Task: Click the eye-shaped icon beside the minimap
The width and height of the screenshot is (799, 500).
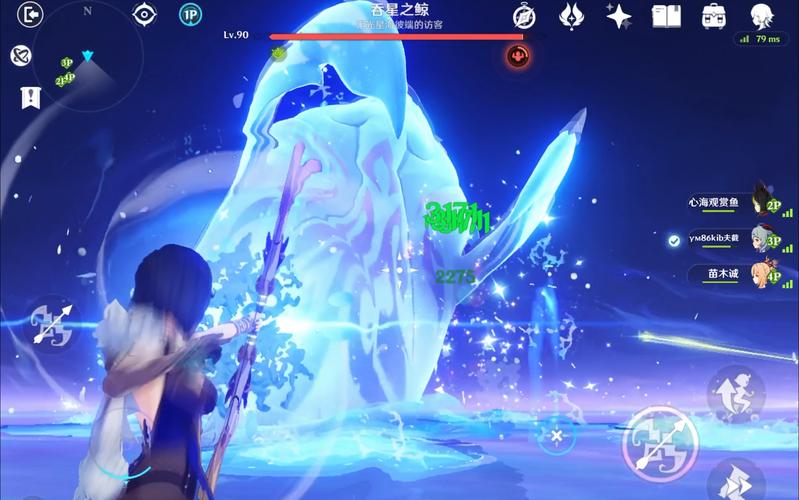Action: (x=145, y=15)
